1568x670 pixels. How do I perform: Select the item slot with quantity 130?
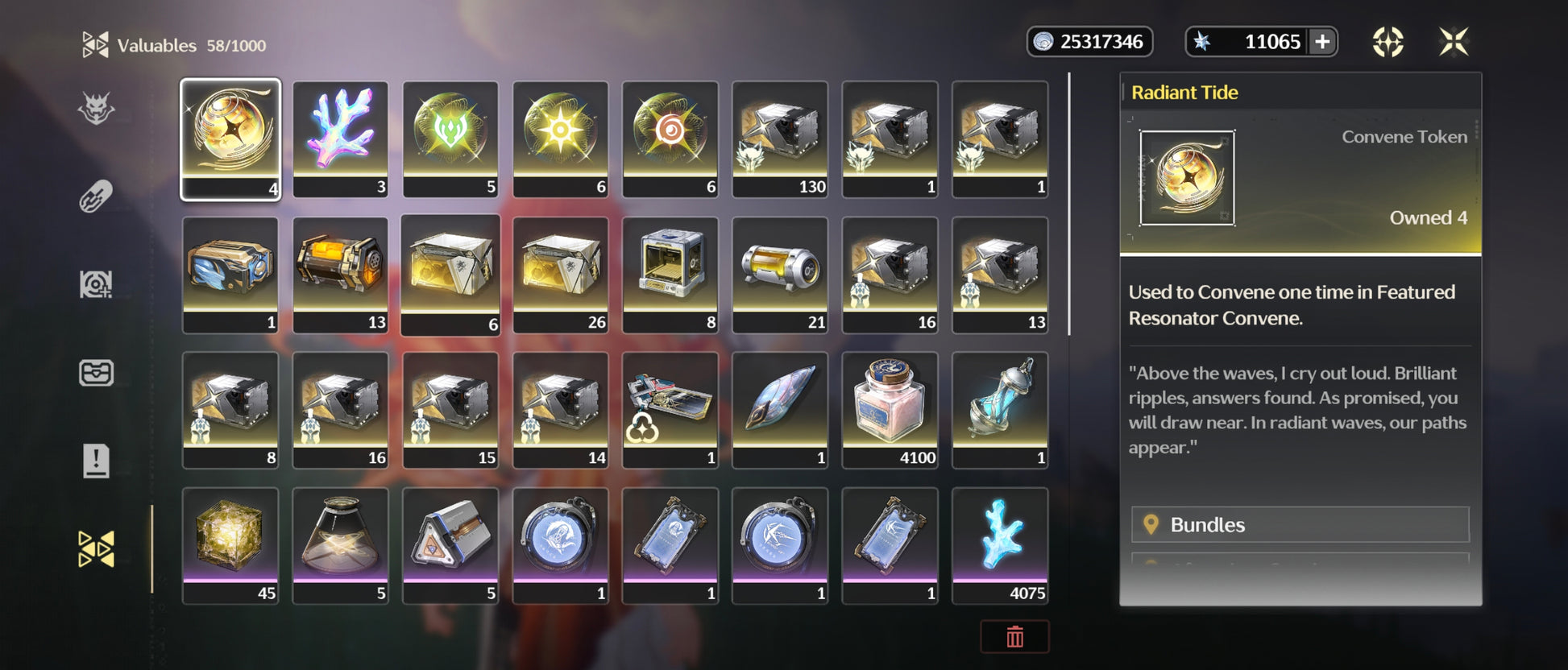[780, 139]
